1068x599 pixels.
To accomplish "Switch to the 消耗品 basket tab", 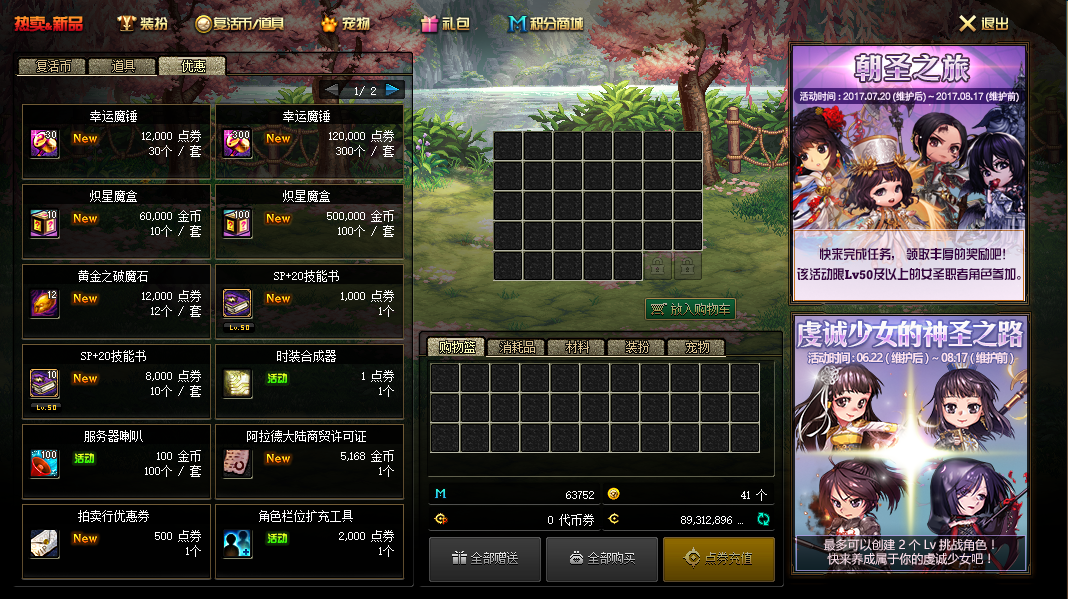I will tap(517, 347).
